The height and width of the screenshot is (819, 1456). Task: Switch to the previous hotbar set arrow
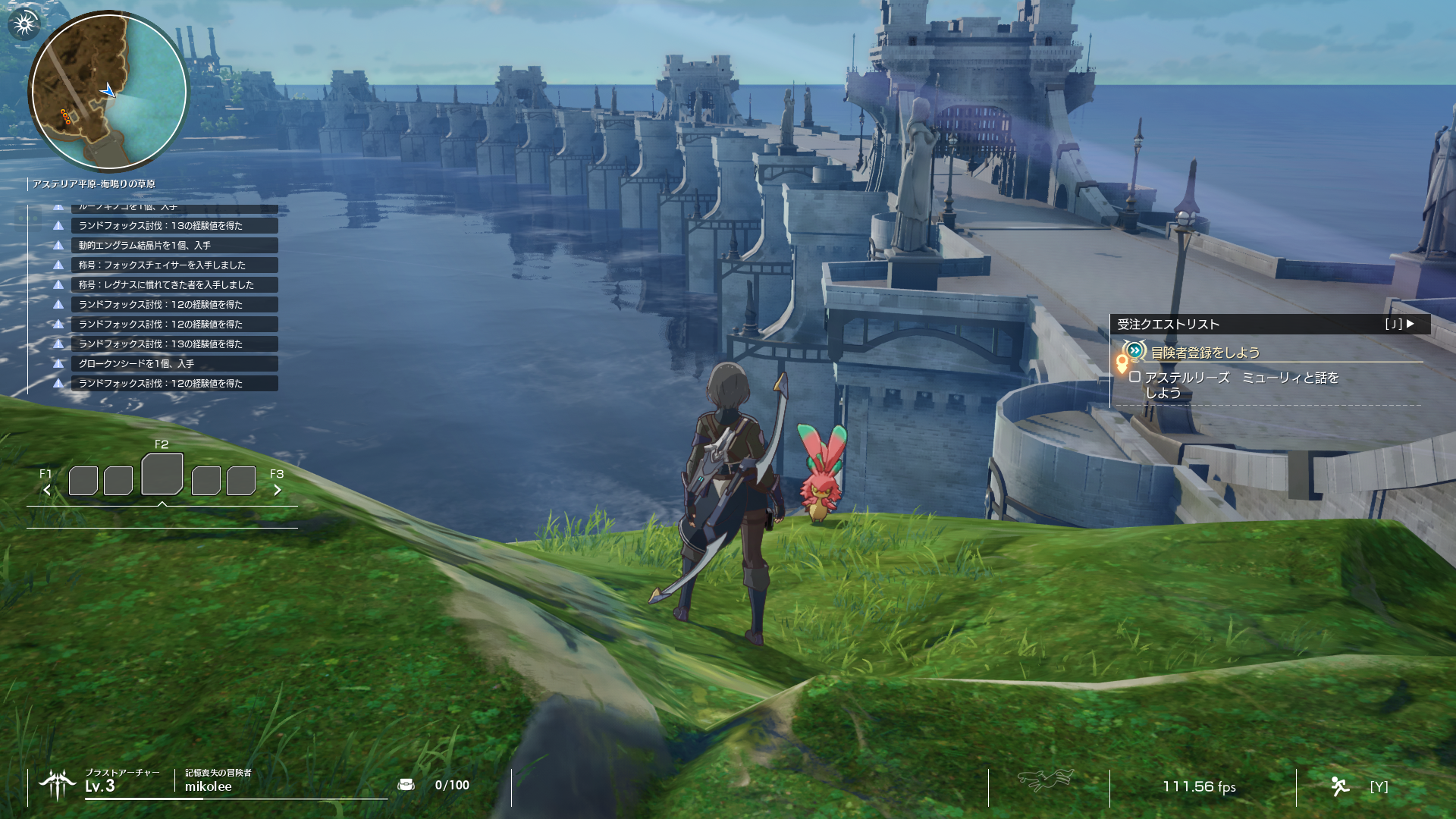[47, 490]
